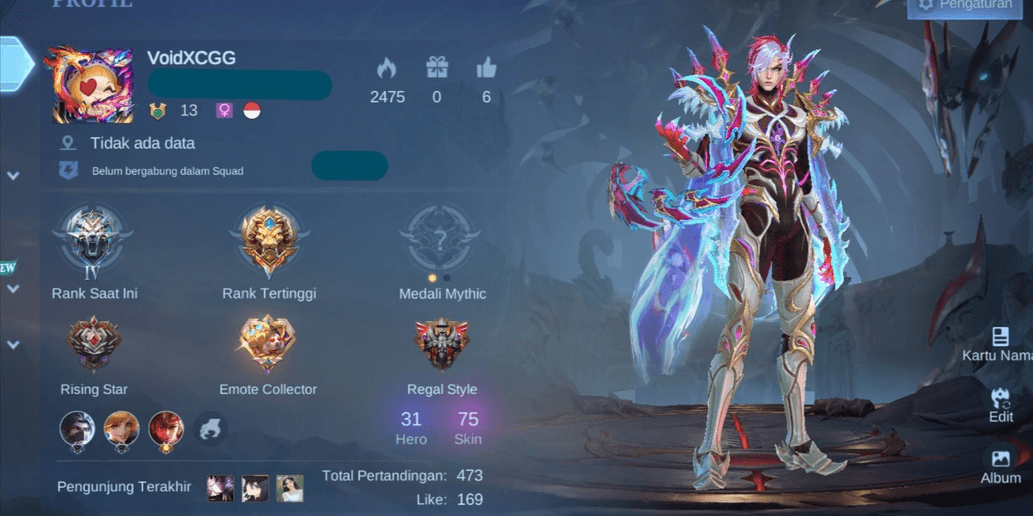Give a thumbs-up like to profile
The width and height of the screenshot is (1033, 516).
[487, 68]
